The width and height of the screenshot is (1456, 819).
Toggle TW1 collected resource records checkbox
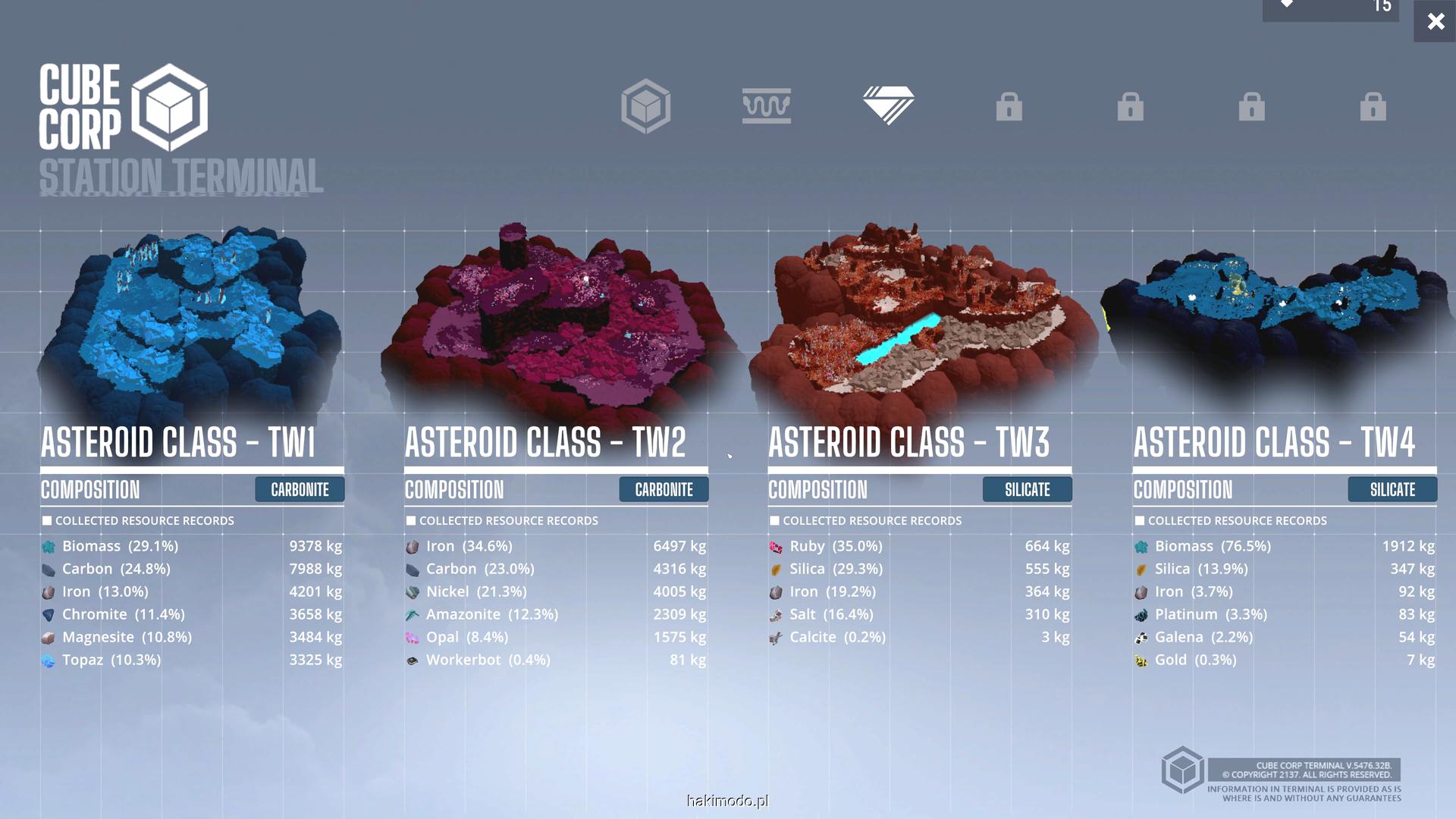47,521
